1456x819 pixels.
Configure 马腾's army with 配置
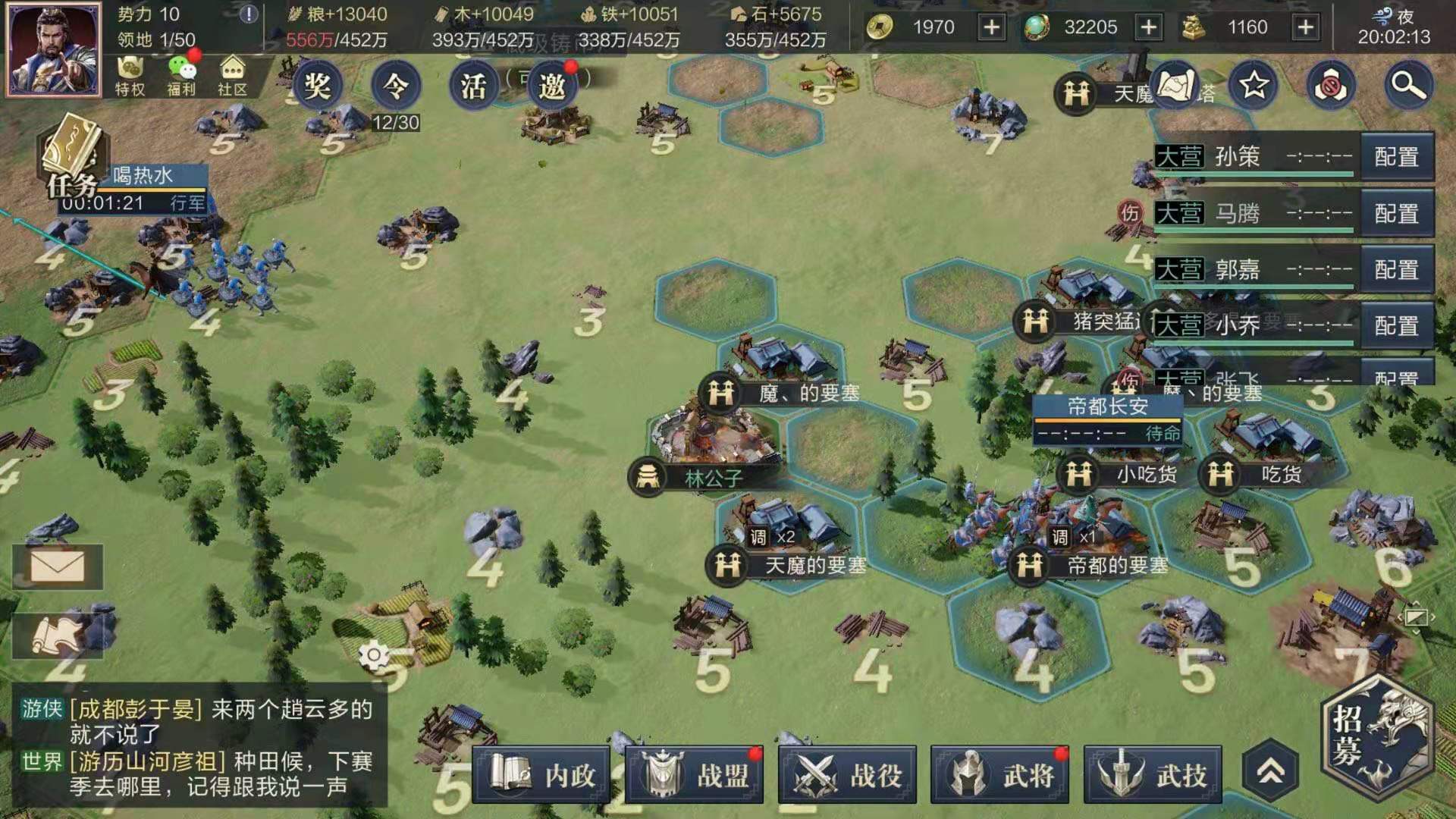1396,214
